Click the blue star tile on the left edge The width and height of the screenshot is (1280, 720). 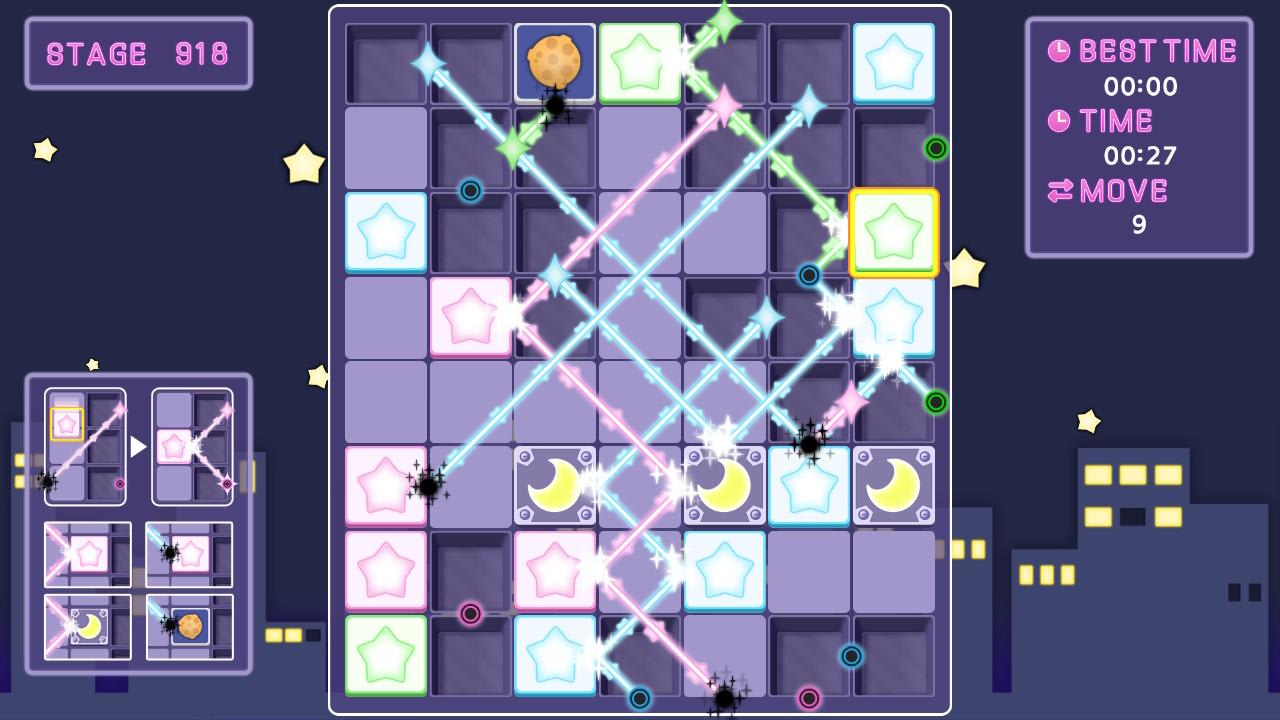click(x=385, y=232)
